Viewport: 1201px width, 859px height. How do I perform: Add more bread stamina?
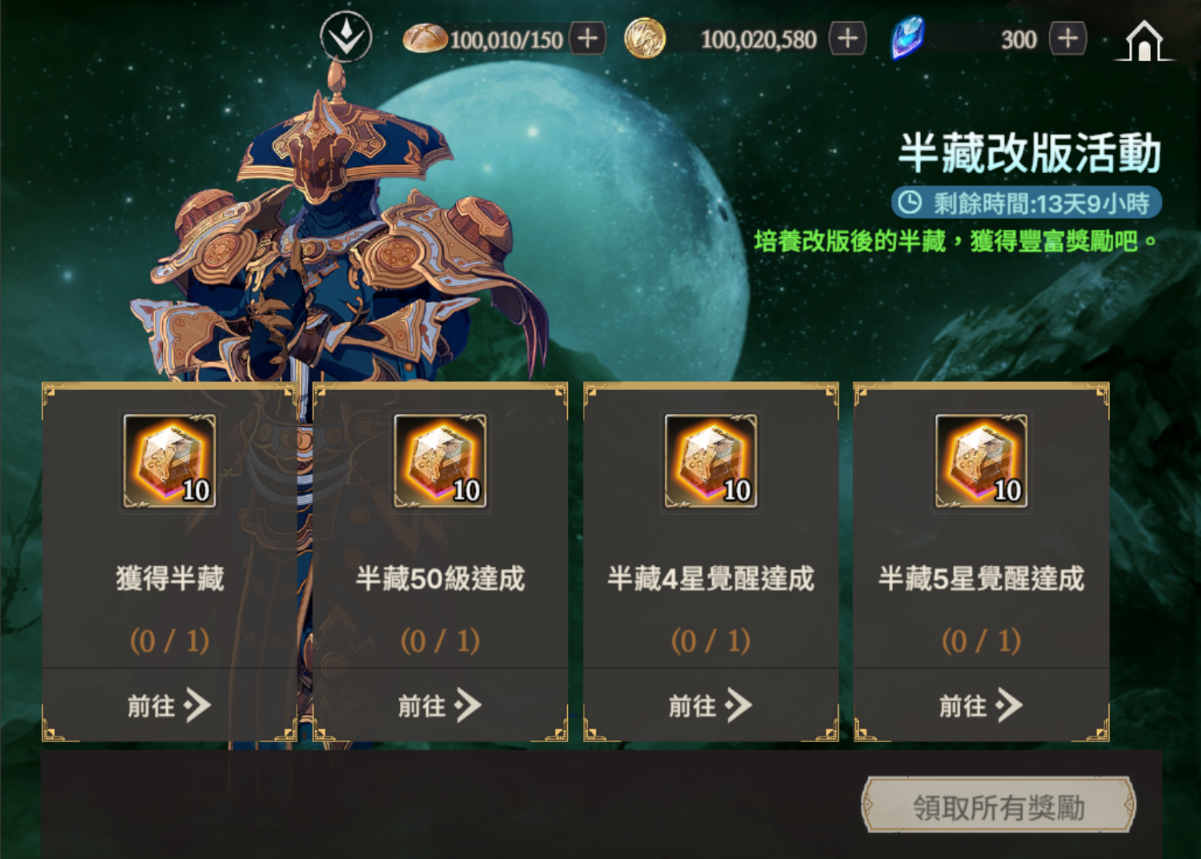point(587,39)
